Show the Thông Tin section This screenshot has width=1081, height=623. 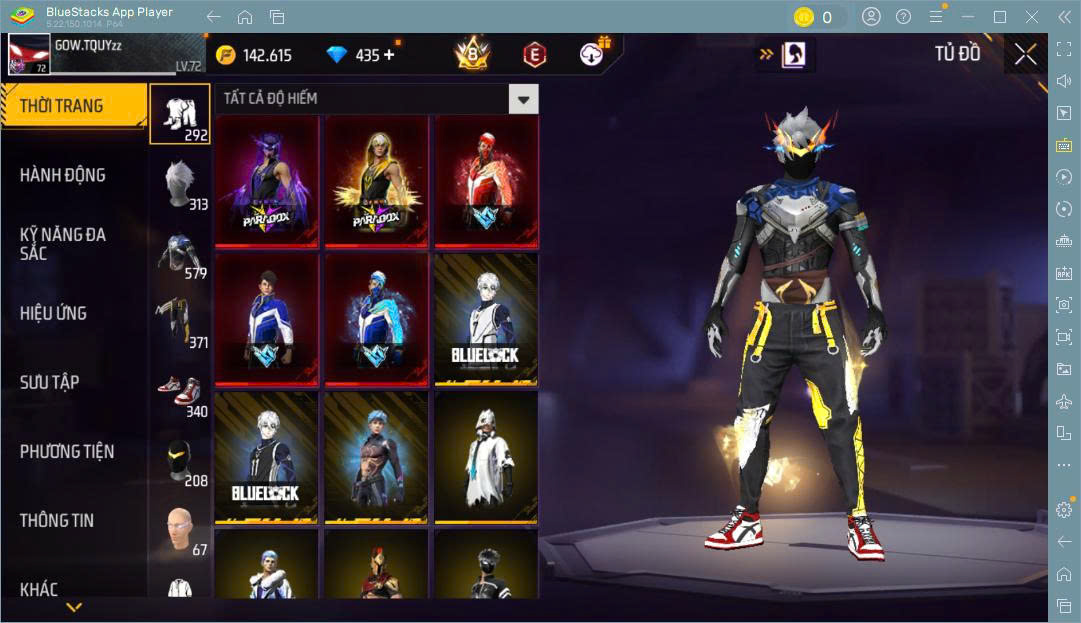pyautogui.click(x=57, y=520)
